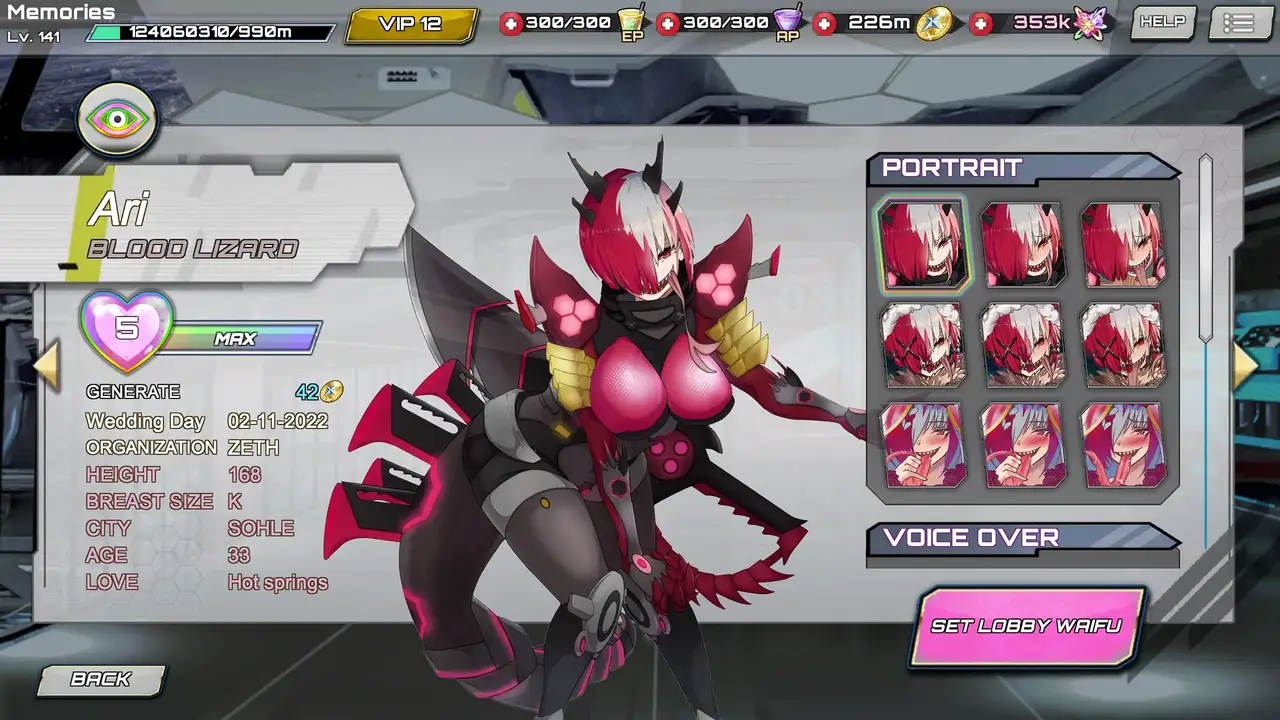Select the highlighted first portrait thumbnail
The height and width of the screenshot is (720, 1280).
922,245
